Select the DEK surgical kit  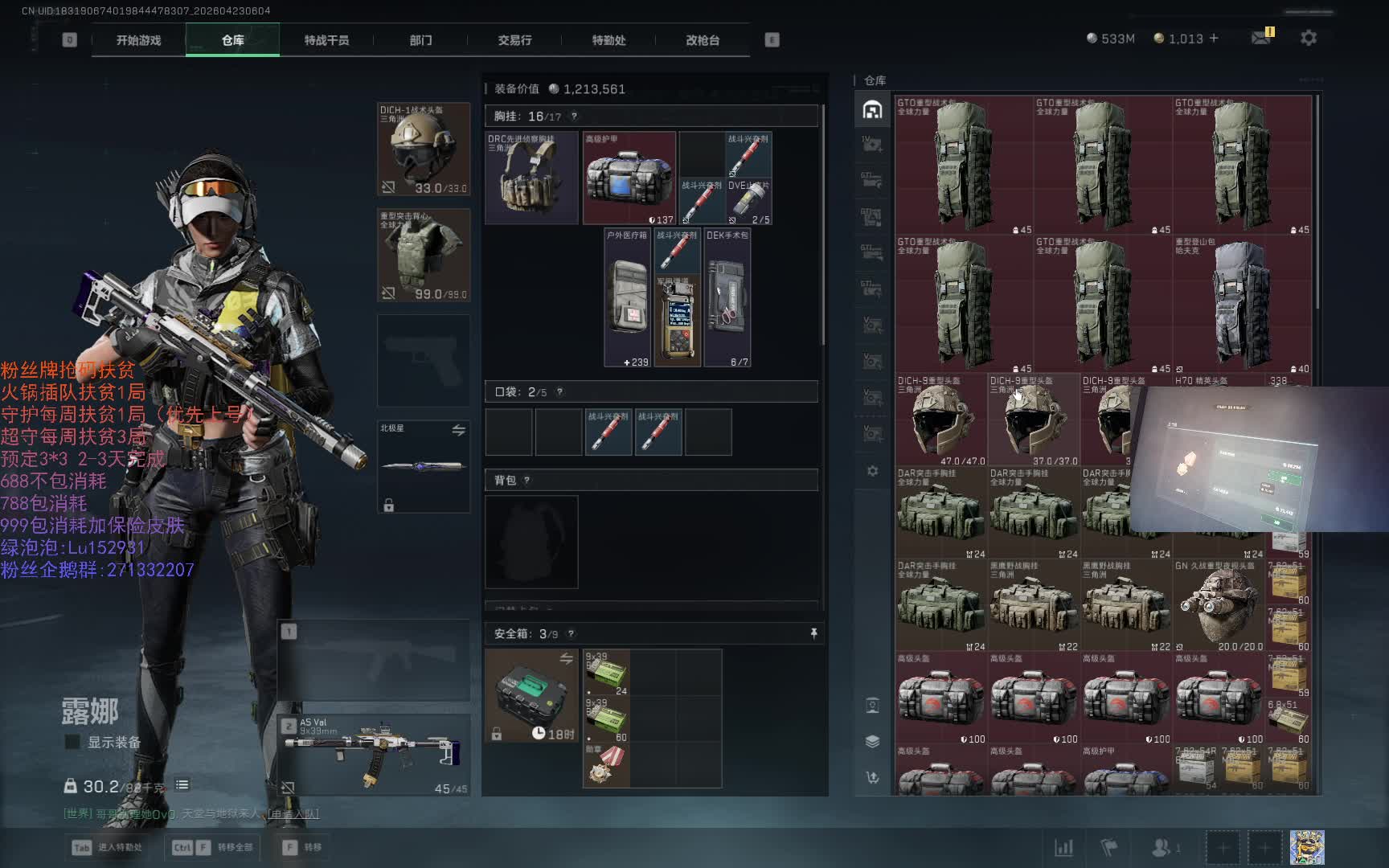click(727, 297)
